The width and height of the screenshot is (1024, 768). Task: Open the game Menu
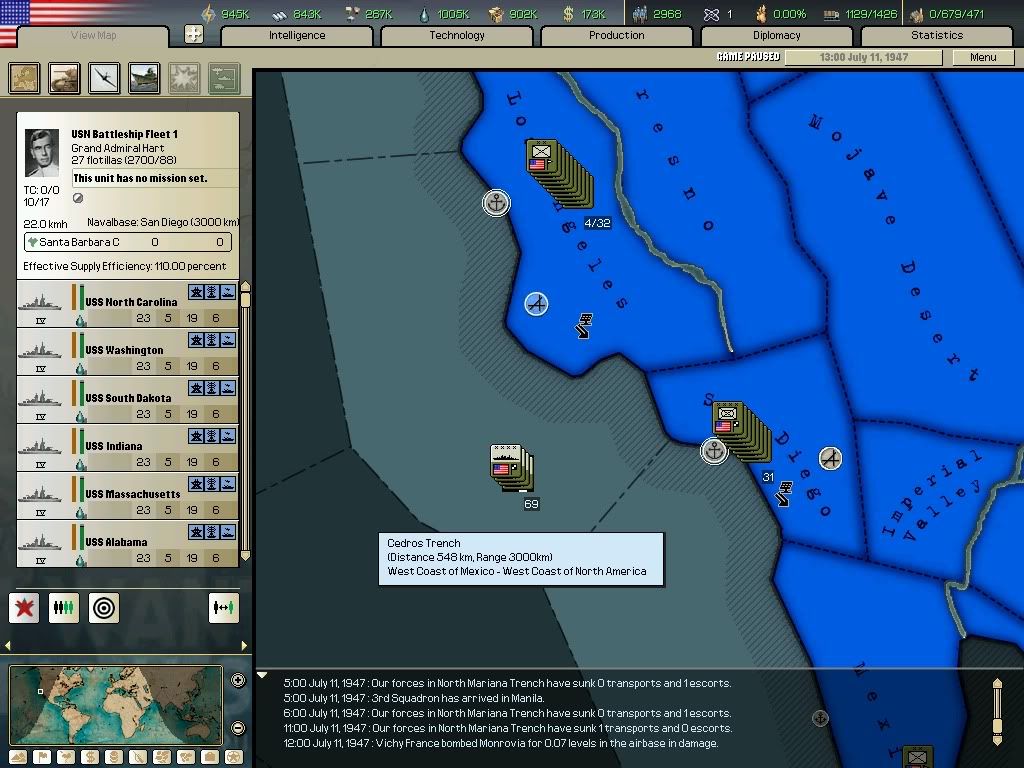(983, 58)
